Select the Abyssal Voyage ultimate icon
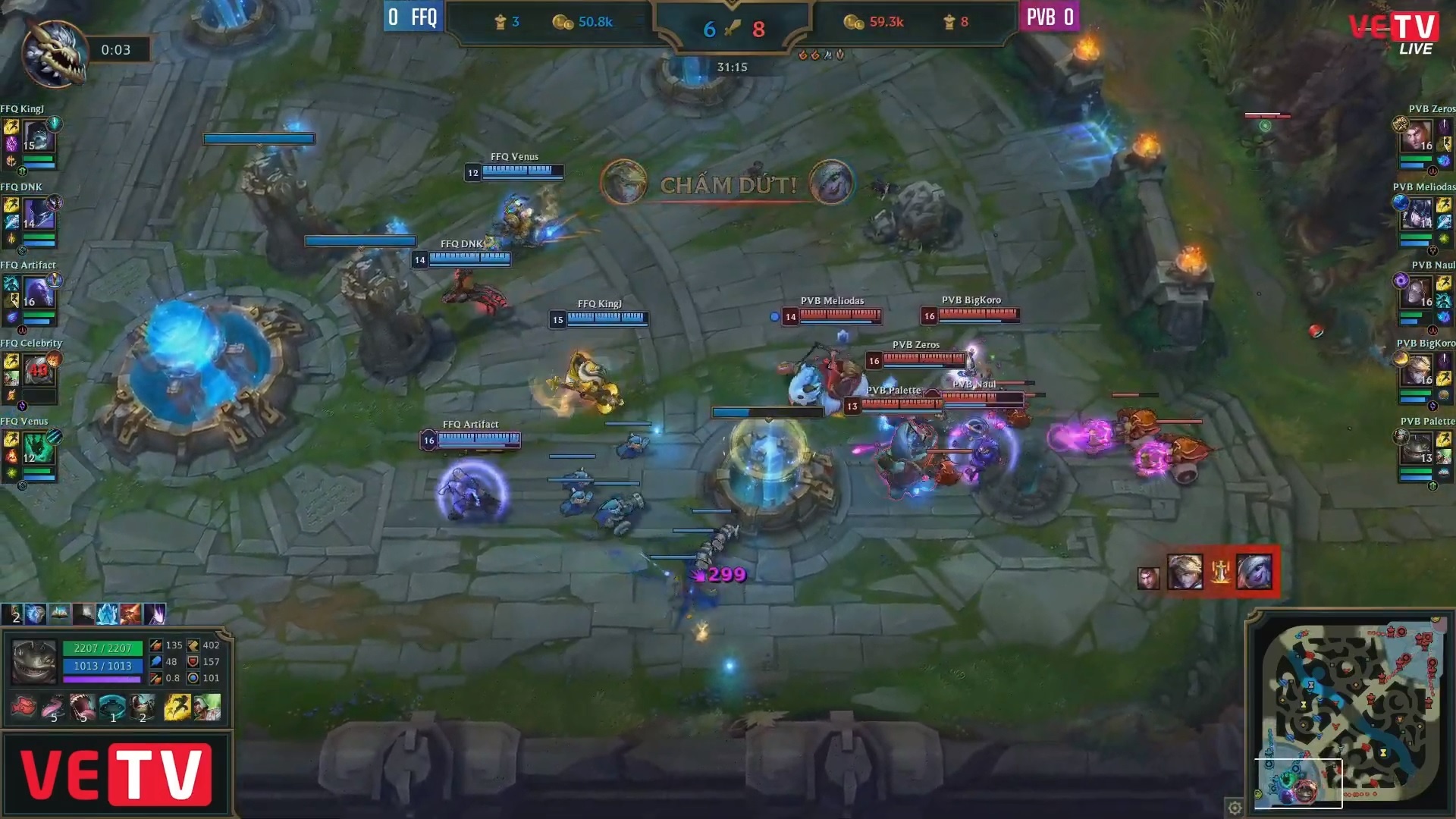 coord(142,708)
